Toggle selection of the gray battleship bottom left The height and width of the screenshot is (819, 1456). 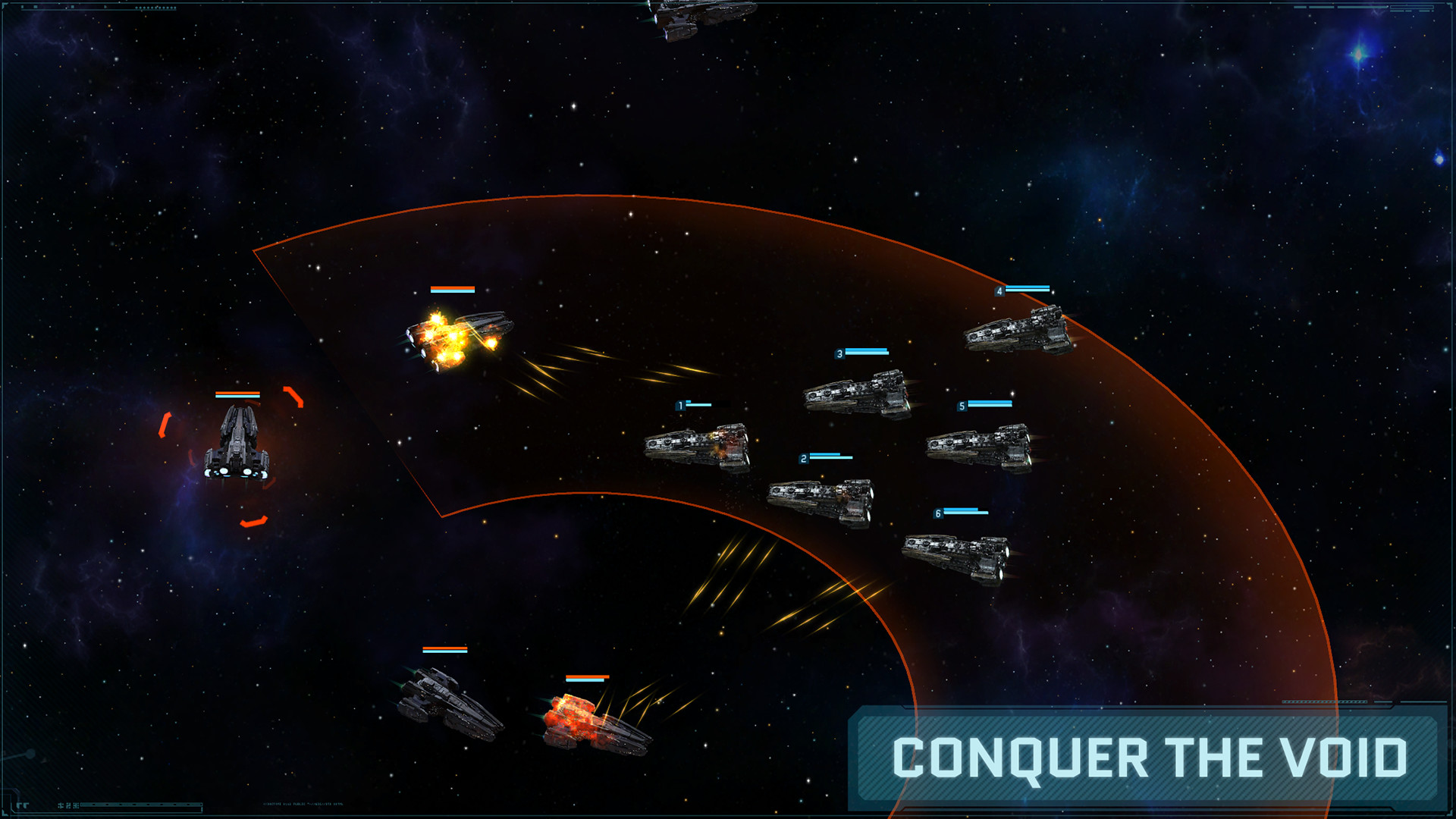[447, 705]
